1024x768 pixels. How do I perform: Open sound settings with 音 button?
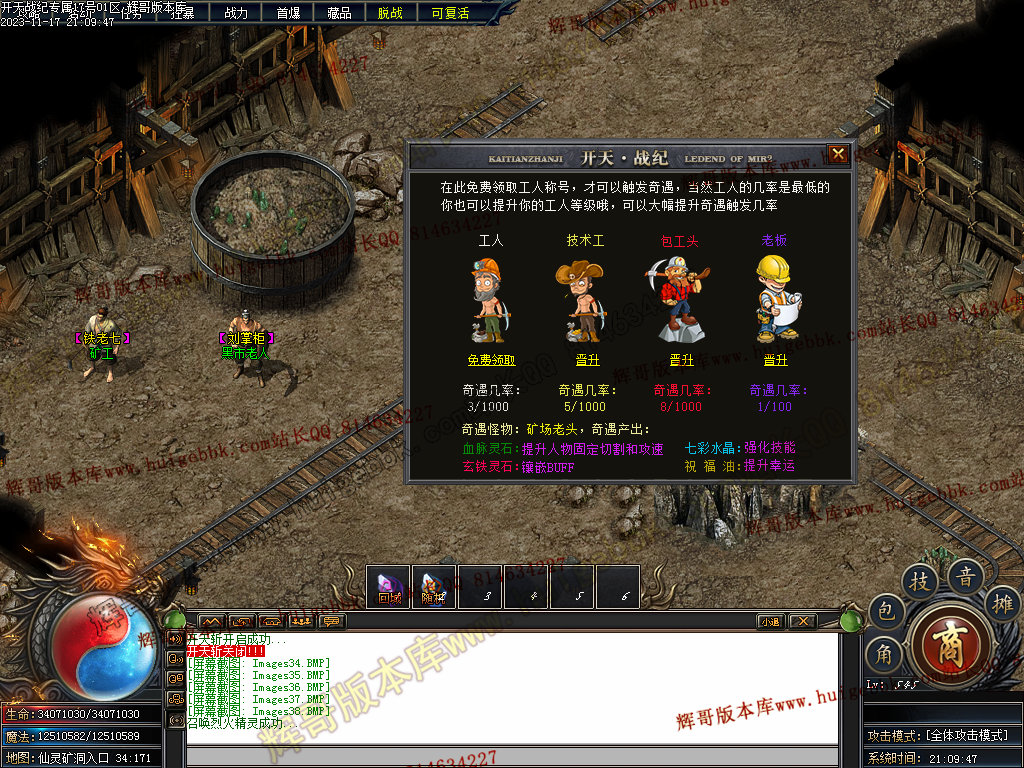965,576
